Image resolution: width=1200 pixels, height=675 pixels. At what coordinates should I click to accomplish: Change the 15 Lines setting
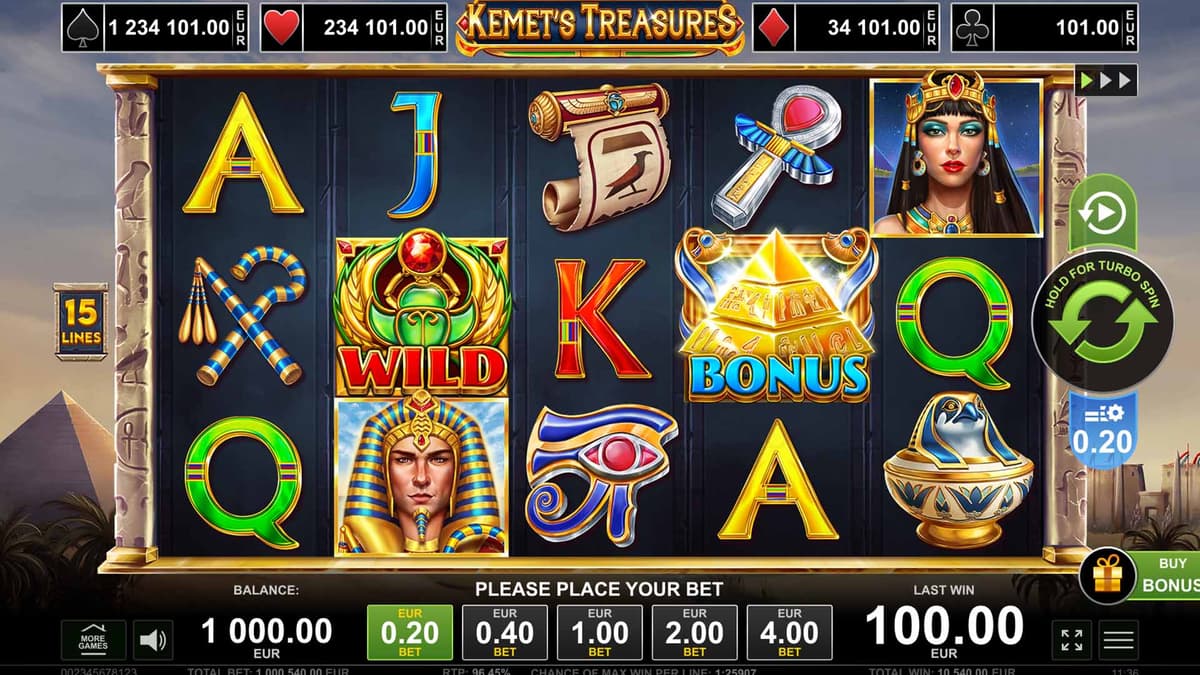pos(80,320)
